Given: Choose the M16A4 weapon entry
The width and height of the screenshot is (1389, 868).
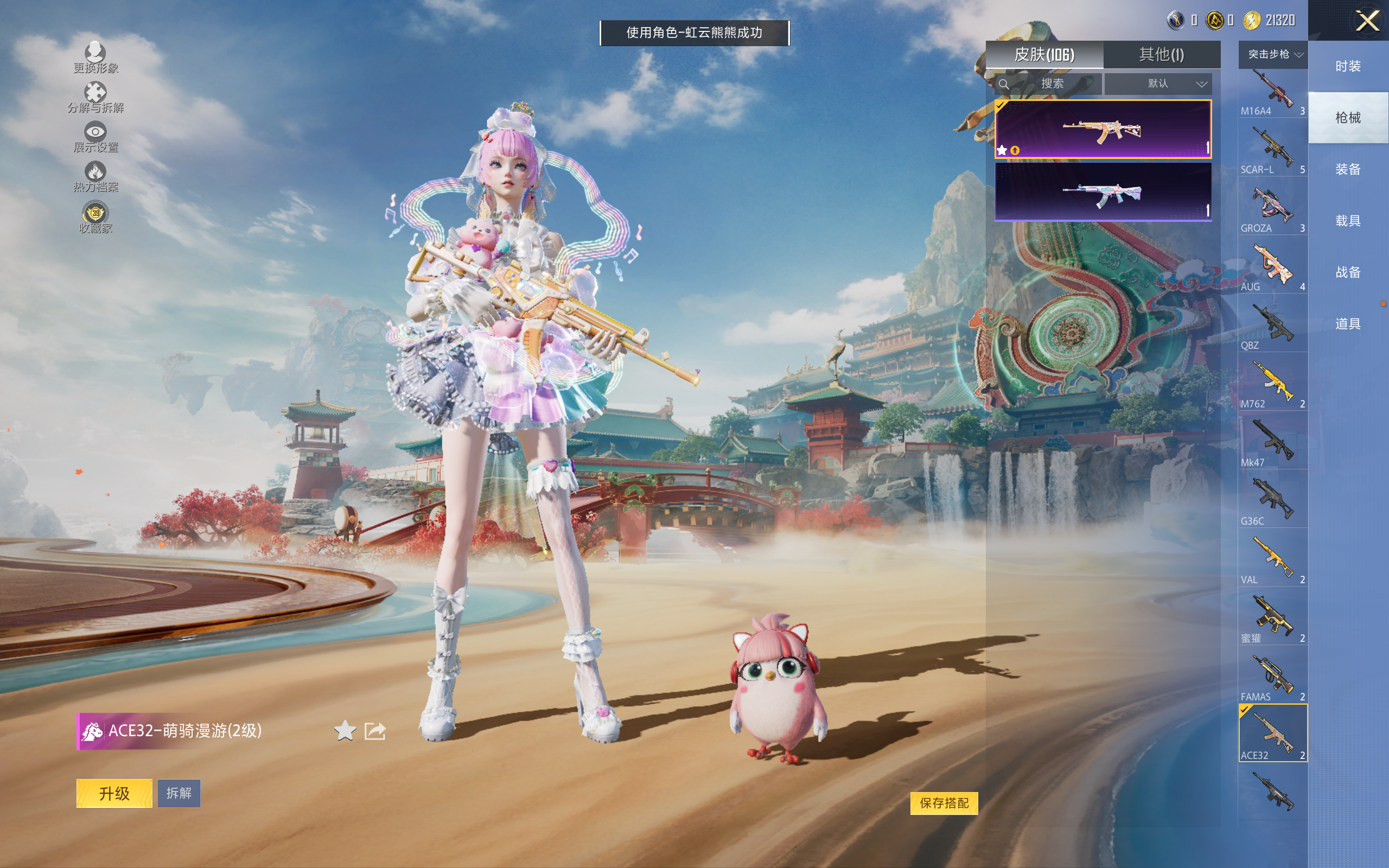Looking at the screenshot, I should pos(1272,93).
